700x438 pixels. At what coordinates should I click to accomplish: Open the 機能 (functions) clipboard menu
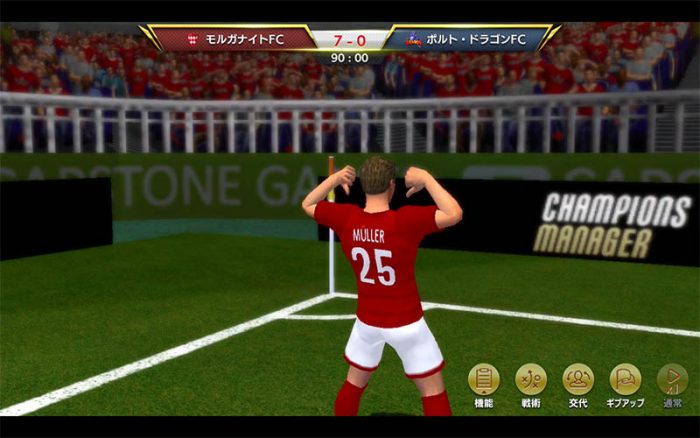click(484, 380)
